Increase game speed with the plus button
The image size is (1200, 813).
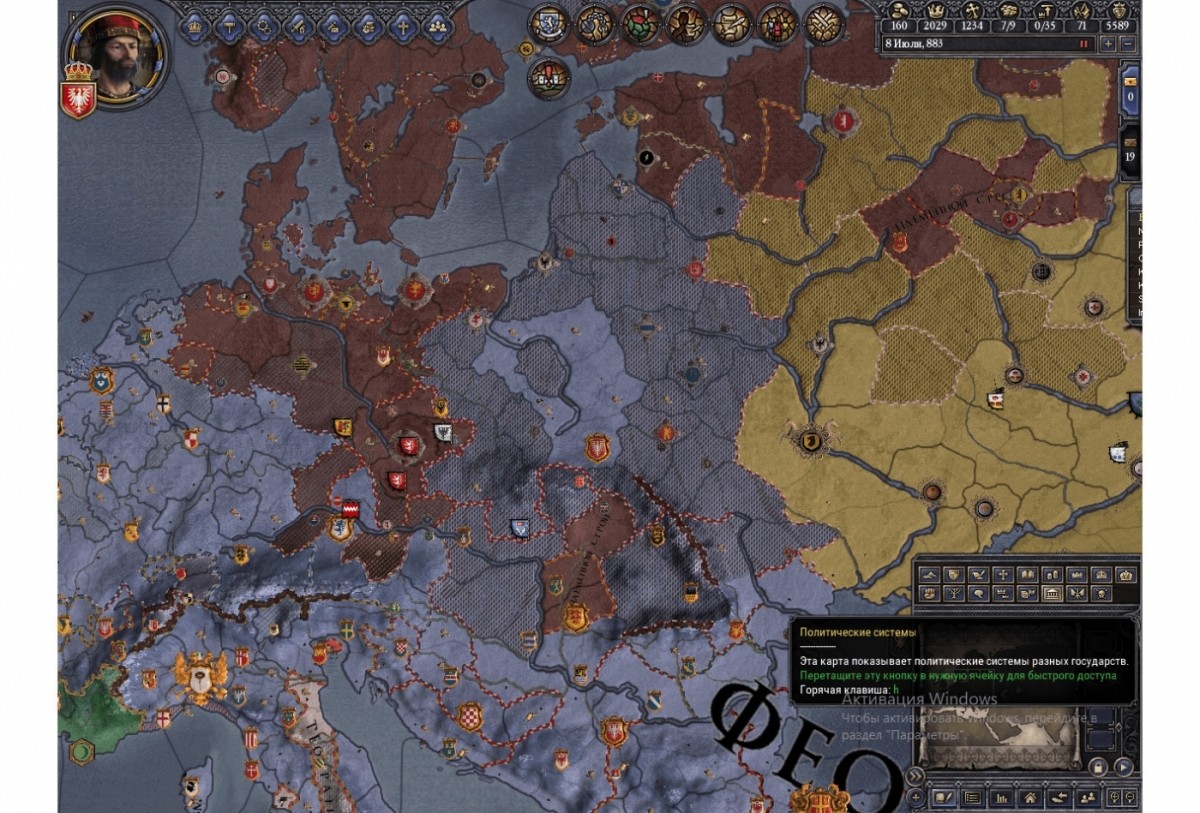pyautogui.click(x=1108, y=44)
